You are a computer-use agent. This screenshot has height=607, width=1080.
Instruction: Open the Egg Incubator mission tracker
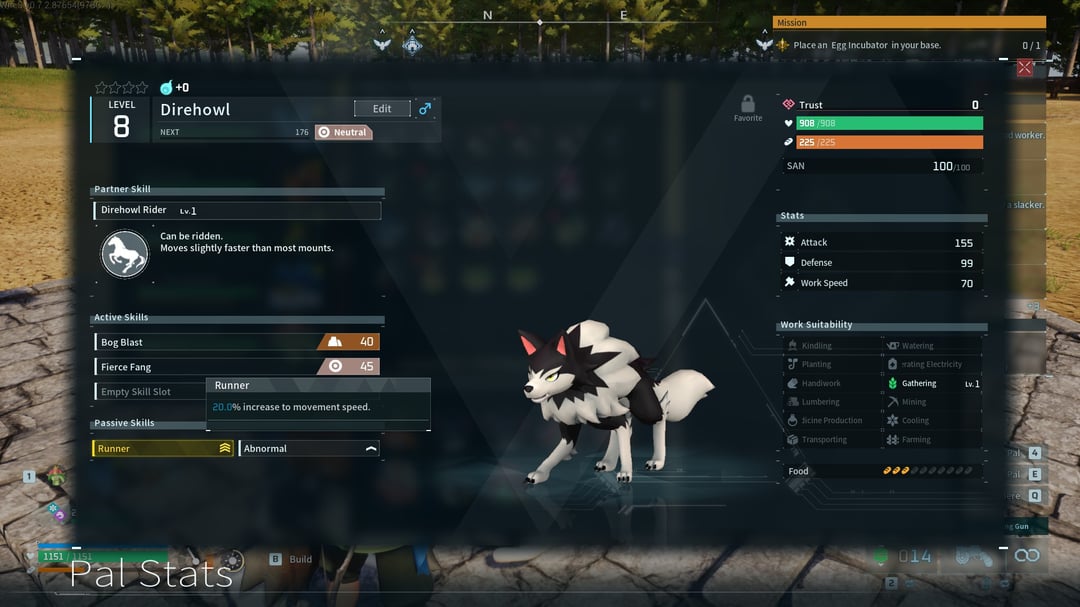point(908,45)
